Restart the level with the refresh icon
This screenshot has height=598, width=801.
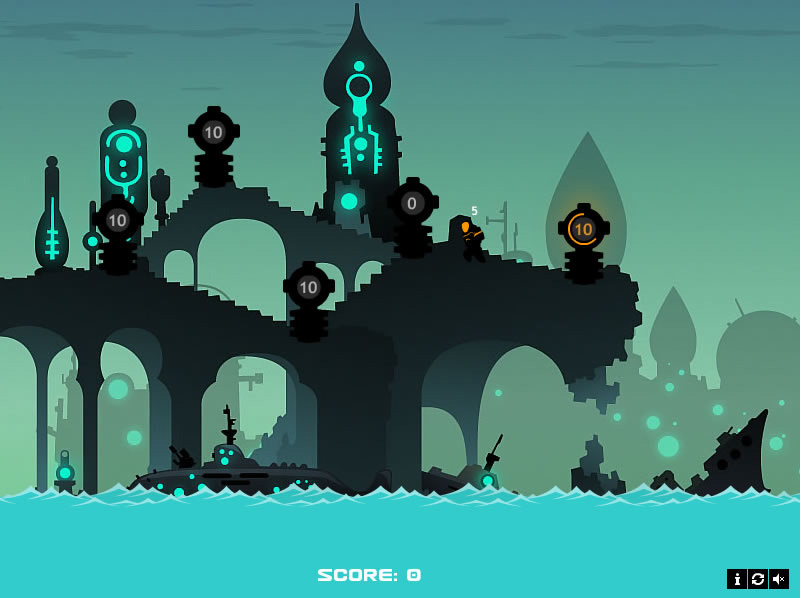pyautogui.click(x=758, y=579)
